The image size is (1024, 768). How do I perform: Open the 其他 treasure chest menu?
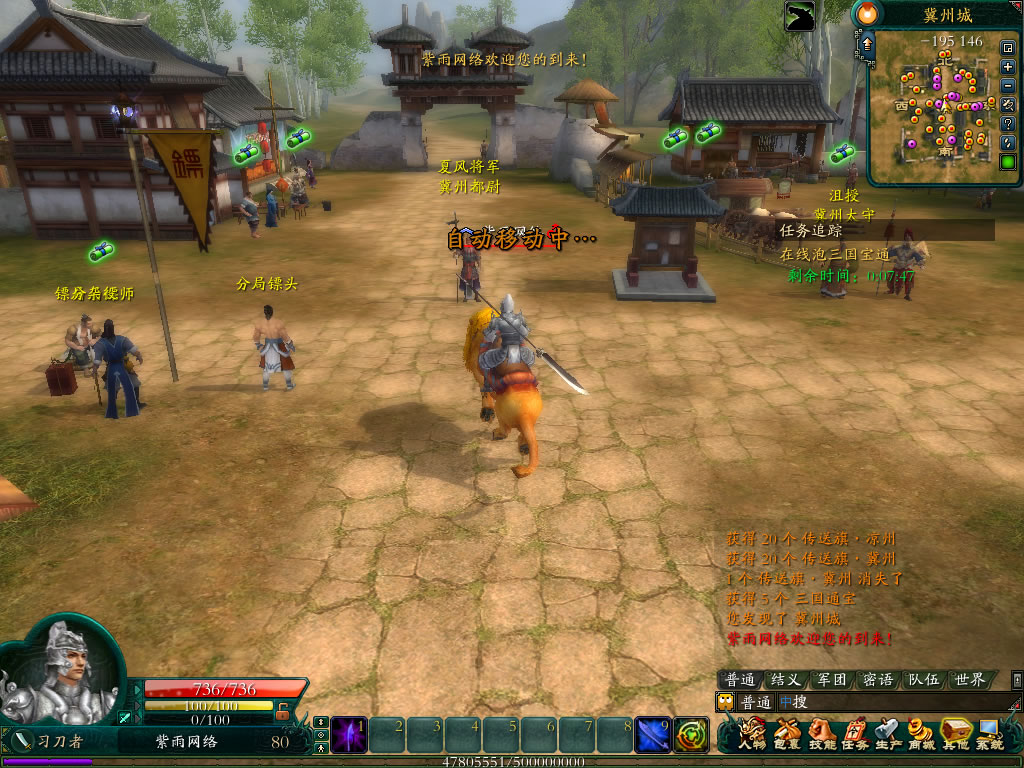point(956,735)
